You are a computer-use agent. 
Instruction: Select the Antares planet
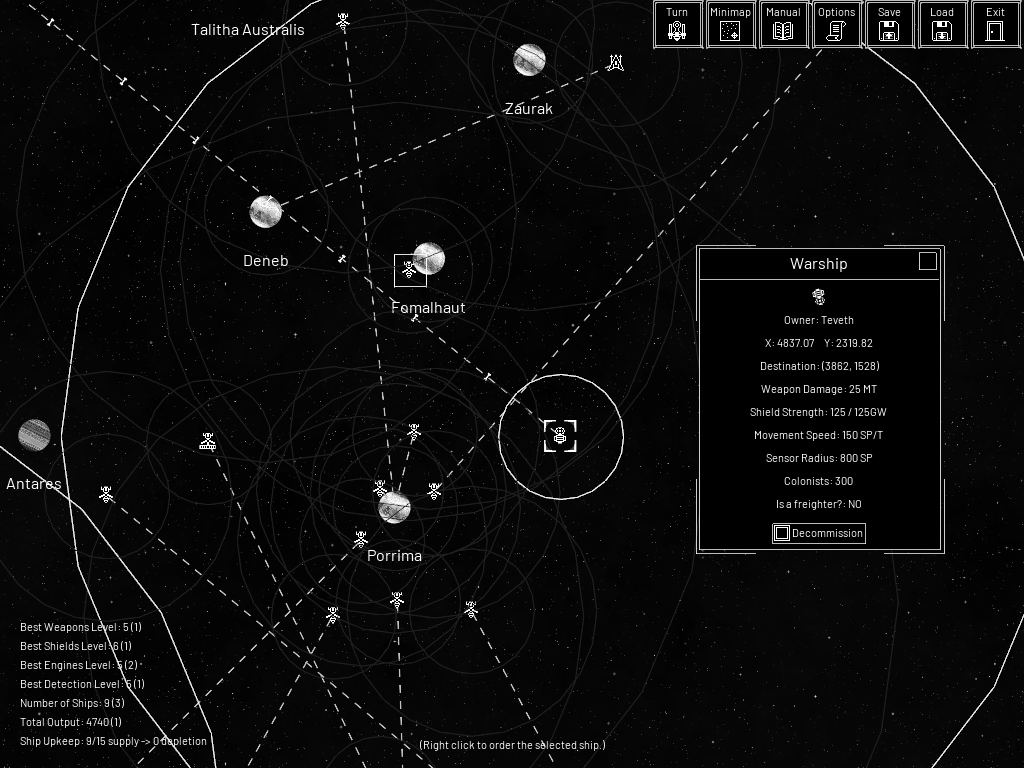point(34,435)
